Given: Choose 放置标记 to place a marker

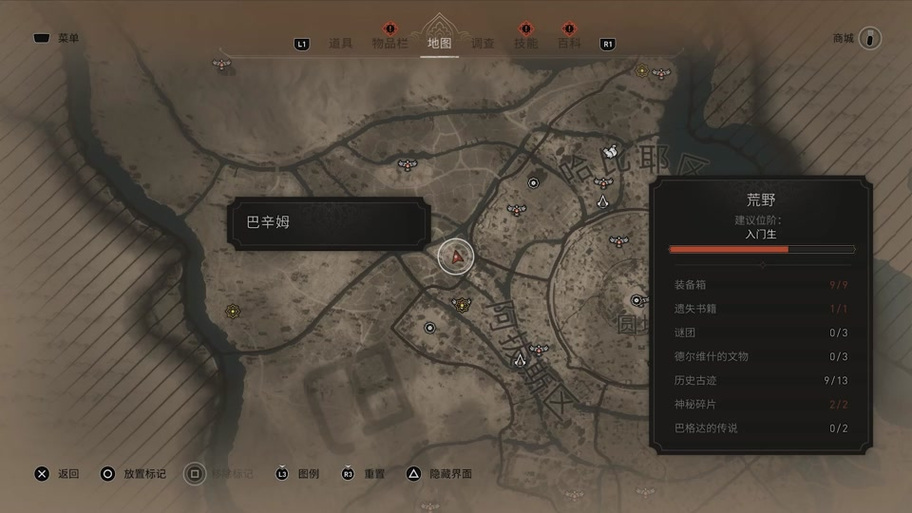Looking at the screenshot, I should pos(134,473).
